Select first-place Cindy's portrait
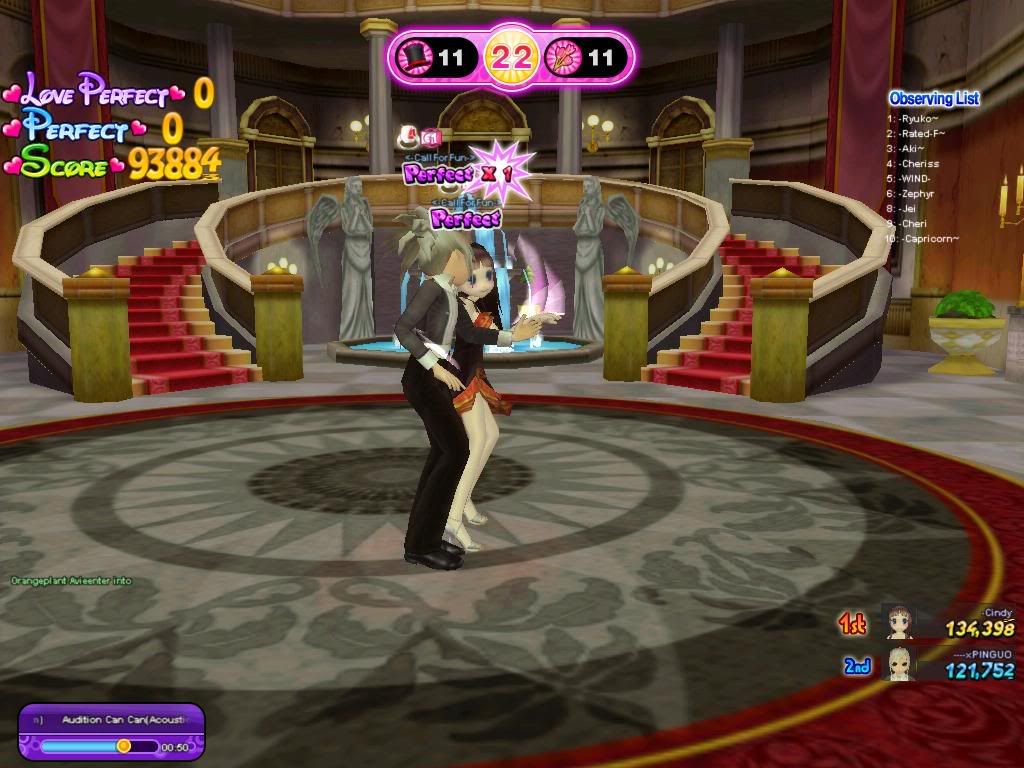Screen dimensions: 1024x768 click(897, 622)
